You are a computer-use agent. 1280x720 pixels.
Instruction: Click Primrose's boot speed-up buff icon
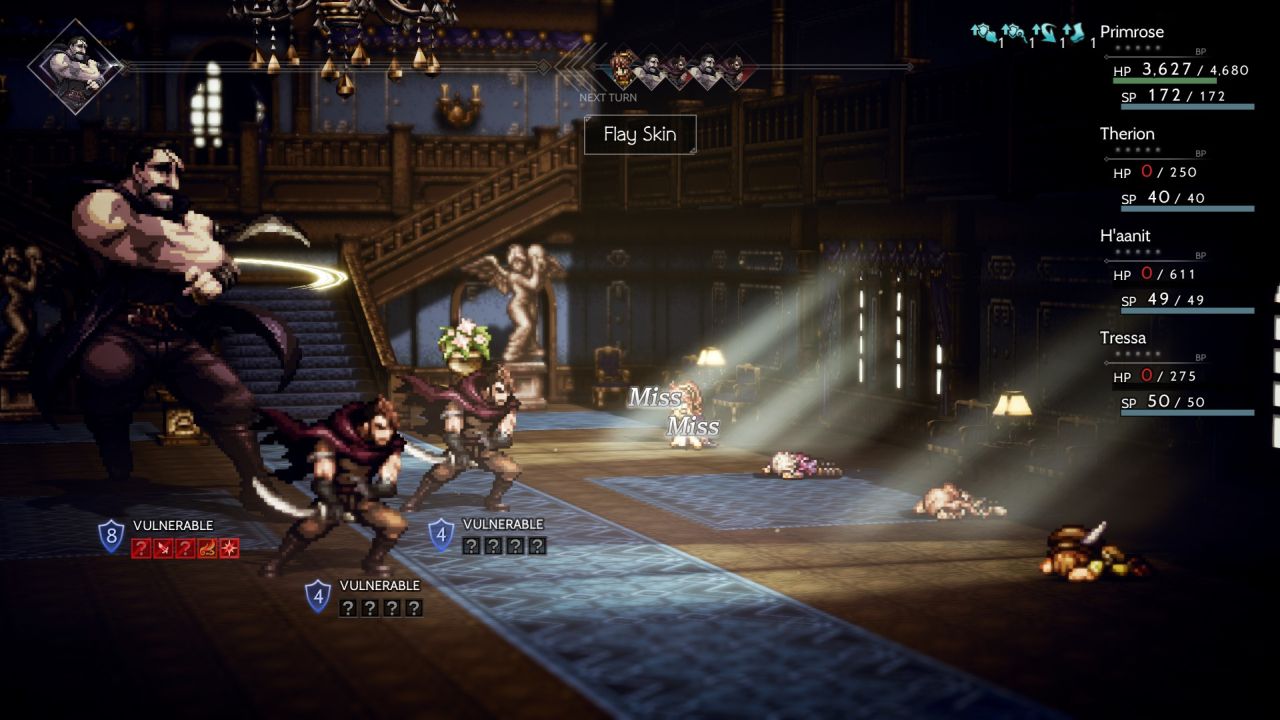(1076, 33)
